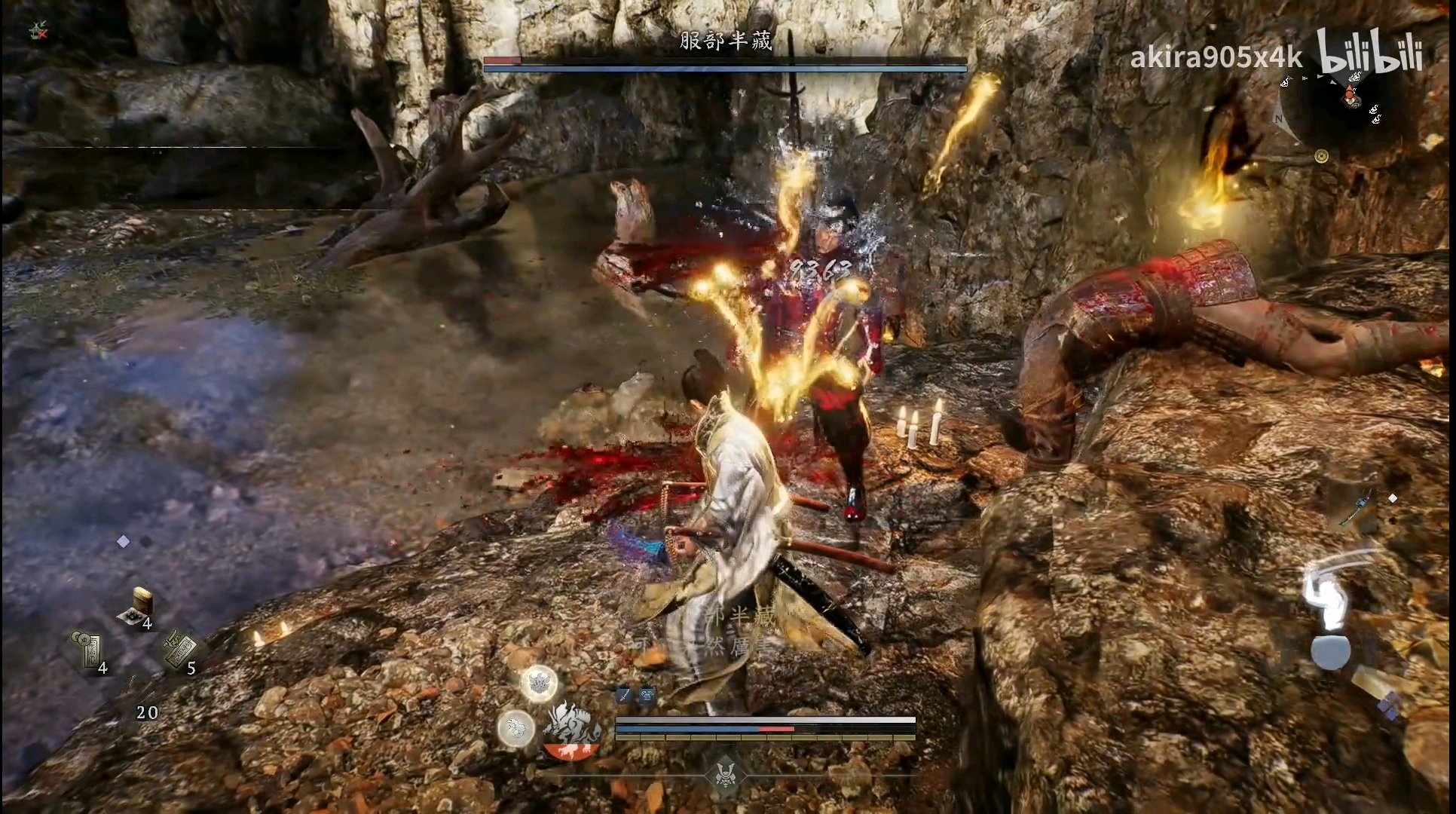Click the samurai helmet style emblem

click(x=725, y=775)
